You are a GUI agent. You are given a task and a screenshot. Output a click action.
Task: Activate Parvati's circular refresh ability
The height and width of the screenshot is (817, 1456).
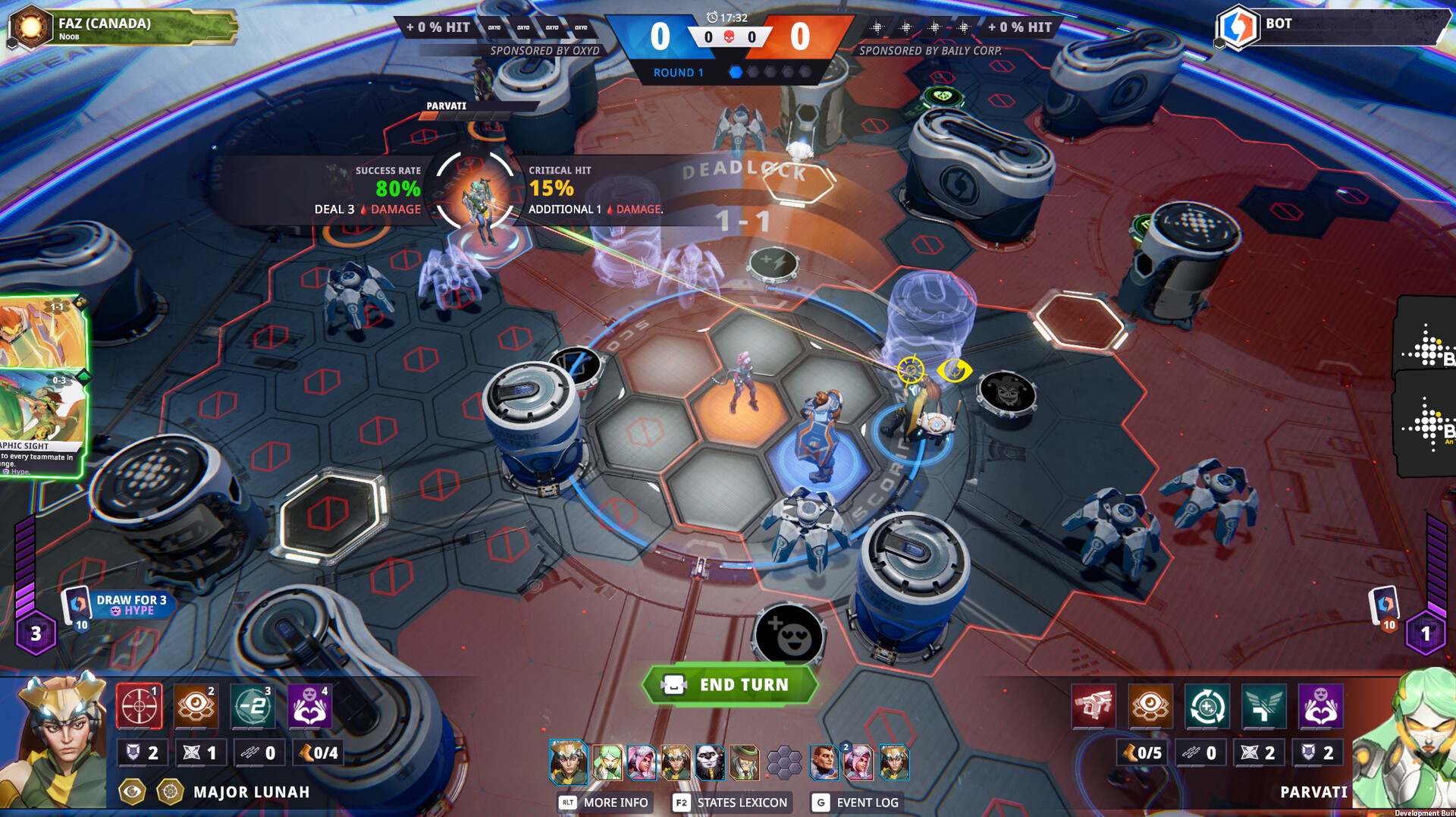click(1206, 705)
